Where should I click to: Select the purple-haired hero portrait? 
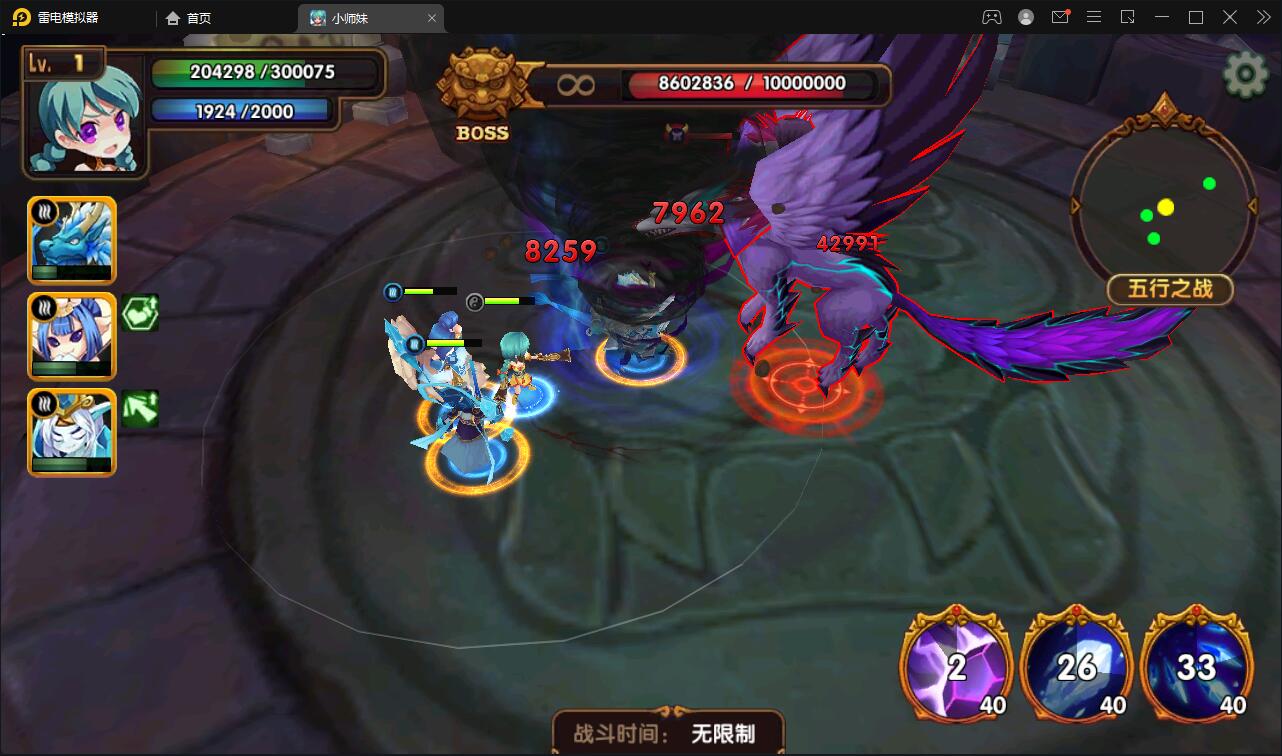tap(71, 336)
